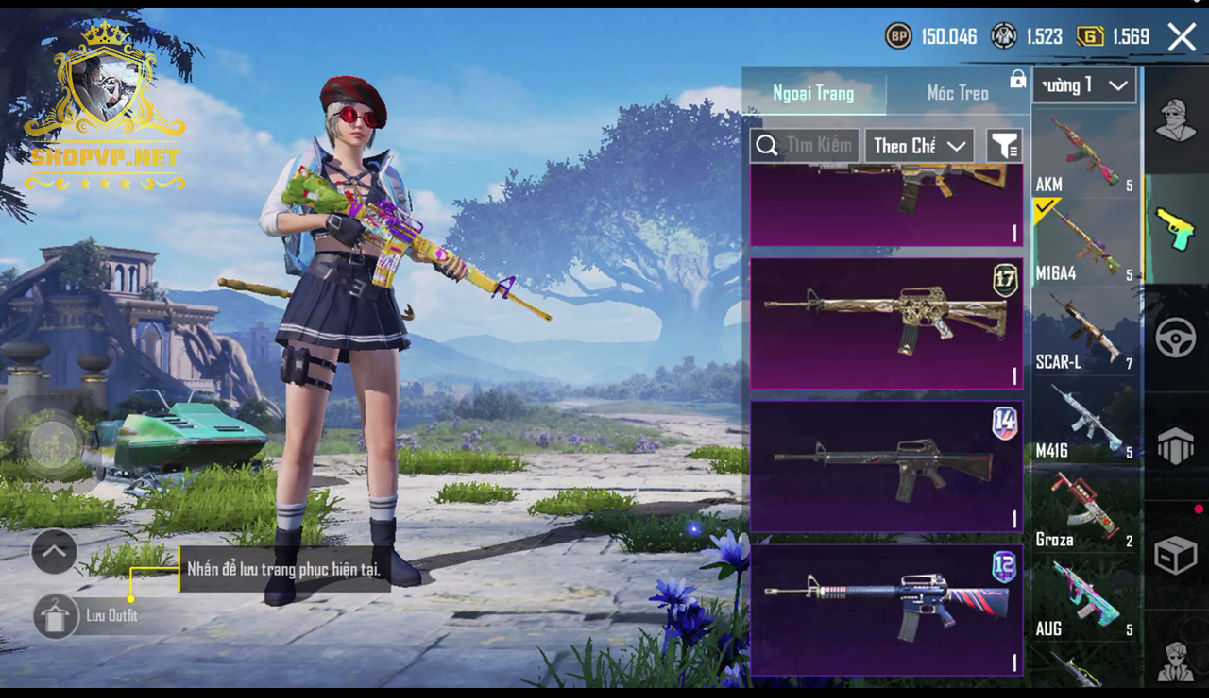This screenshot has width=1209, height=698.
Task: Select the AKM weapon entry
Action: click(1085, 153)
